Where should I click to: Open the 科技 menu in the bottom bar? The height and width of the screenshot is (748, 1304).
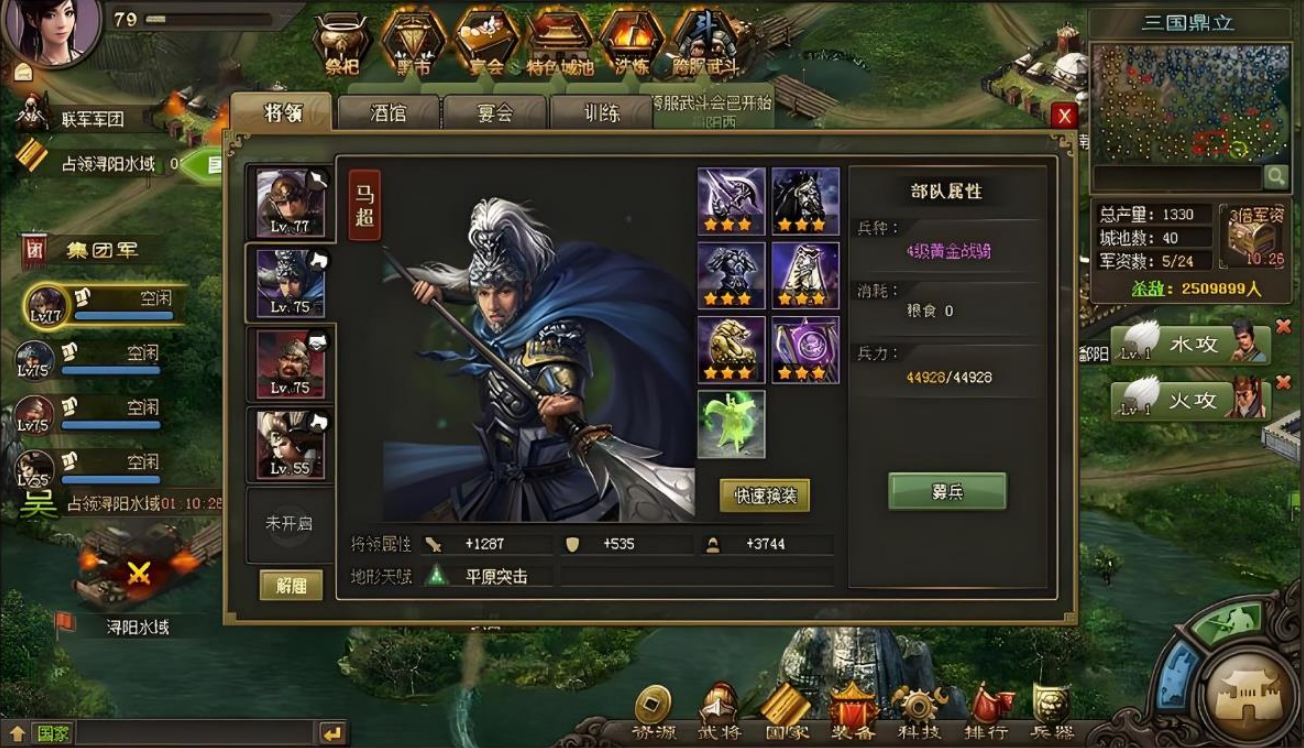tap(918, 712)
